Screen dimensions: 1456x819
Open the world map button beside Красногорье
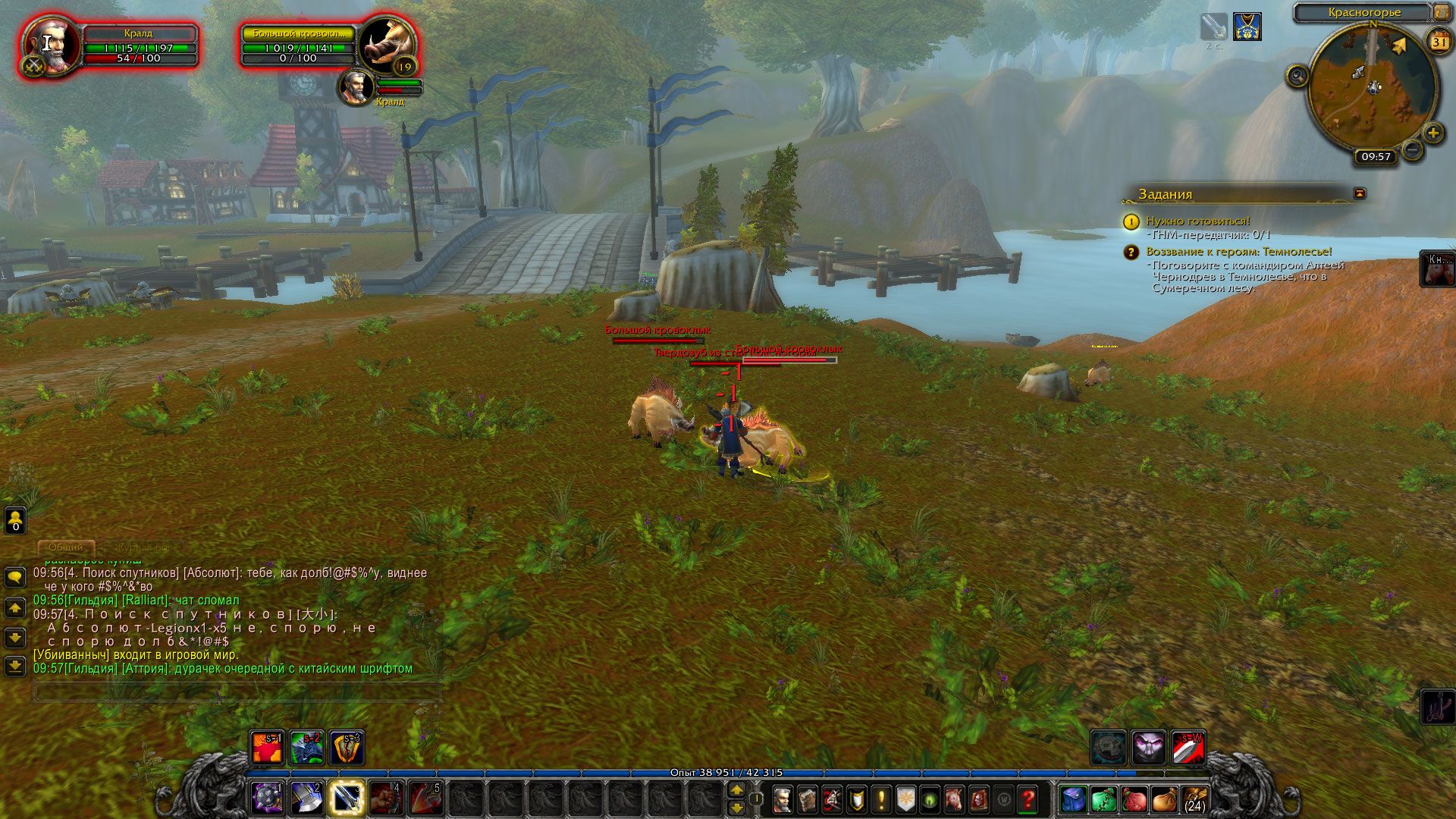(x=1441, y=12)
